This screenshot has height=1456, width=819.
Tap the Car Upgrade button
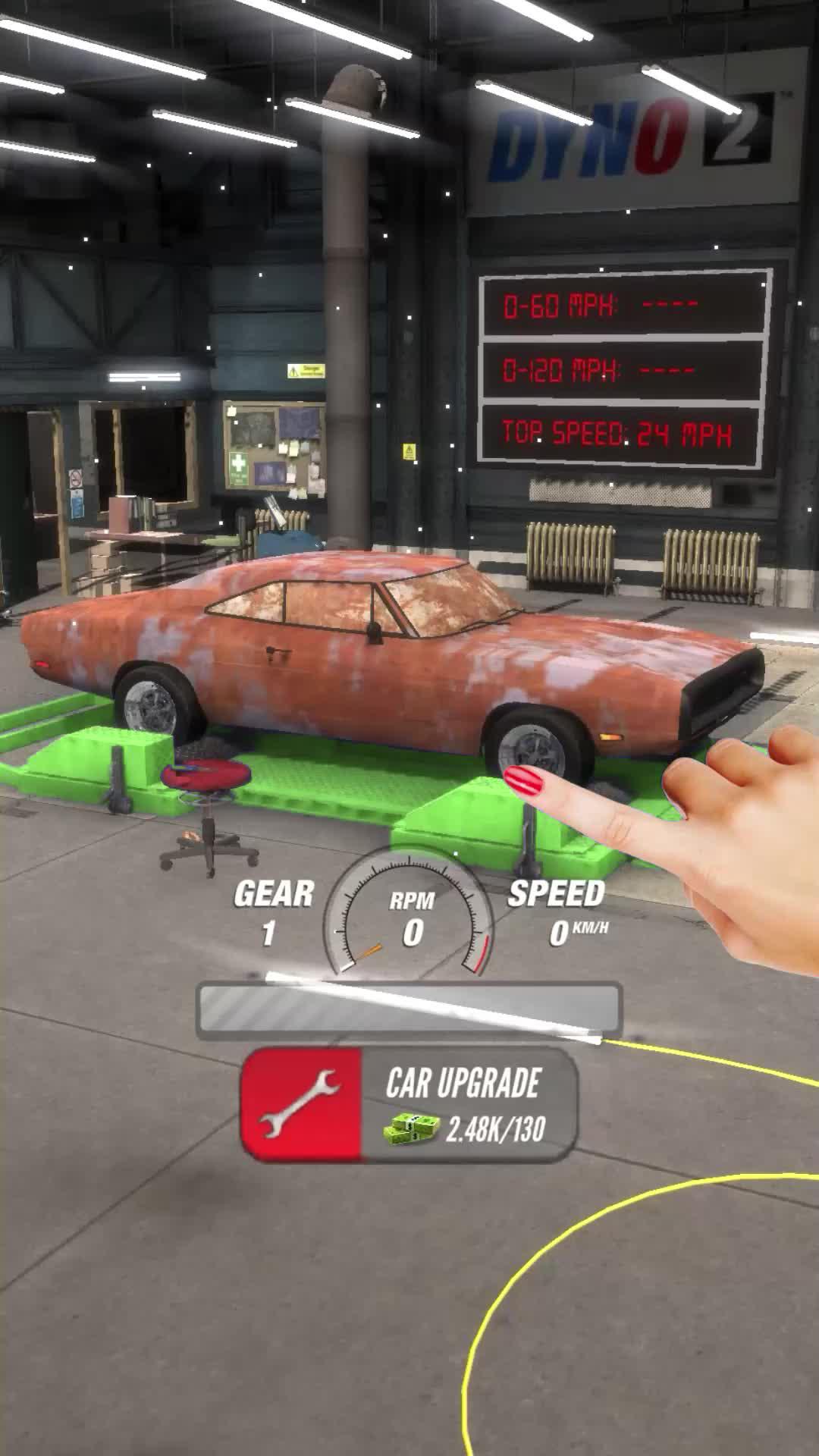tap(409, 1105)
